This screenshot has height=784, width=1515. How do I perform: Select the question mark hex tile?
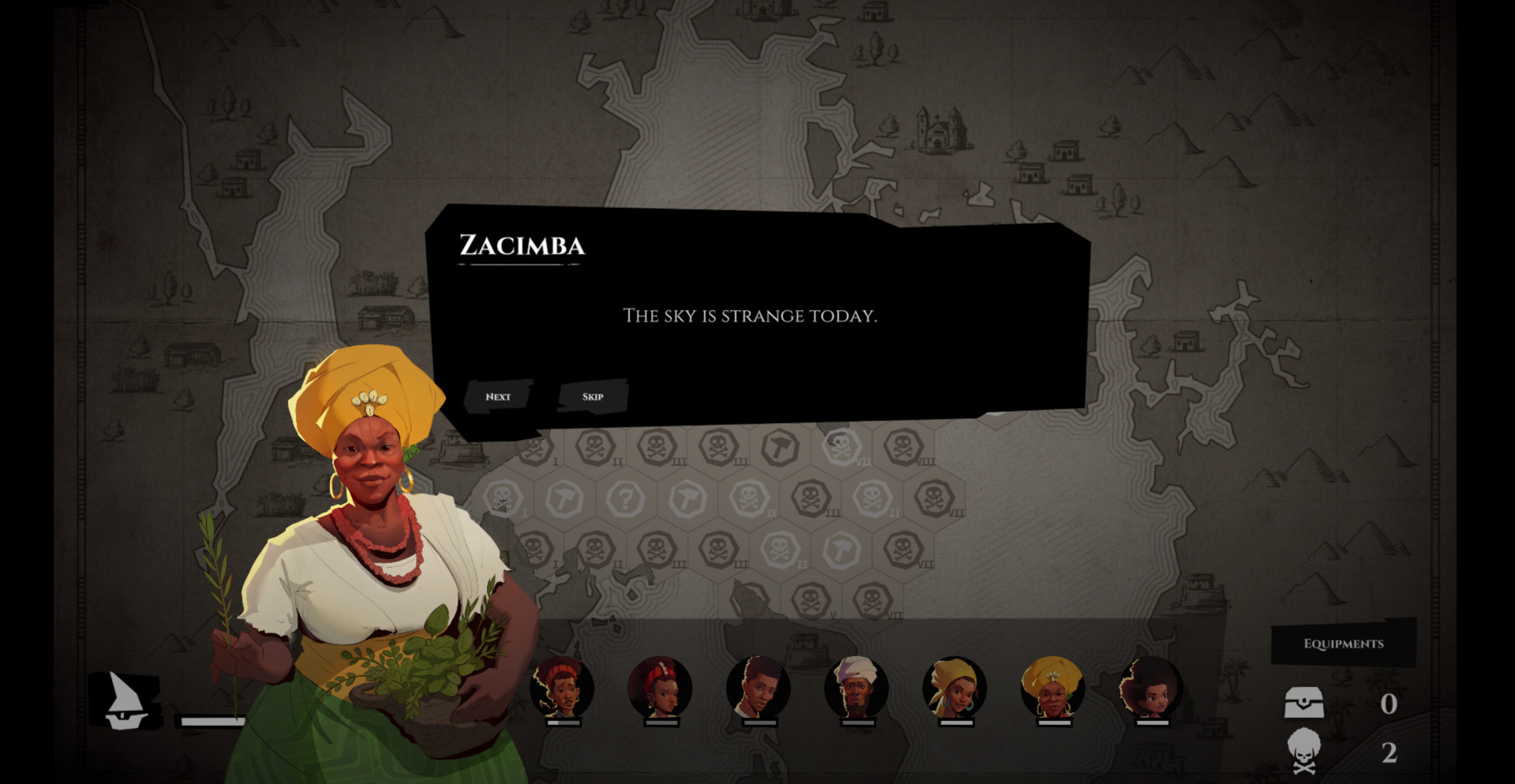coord(625,498)
